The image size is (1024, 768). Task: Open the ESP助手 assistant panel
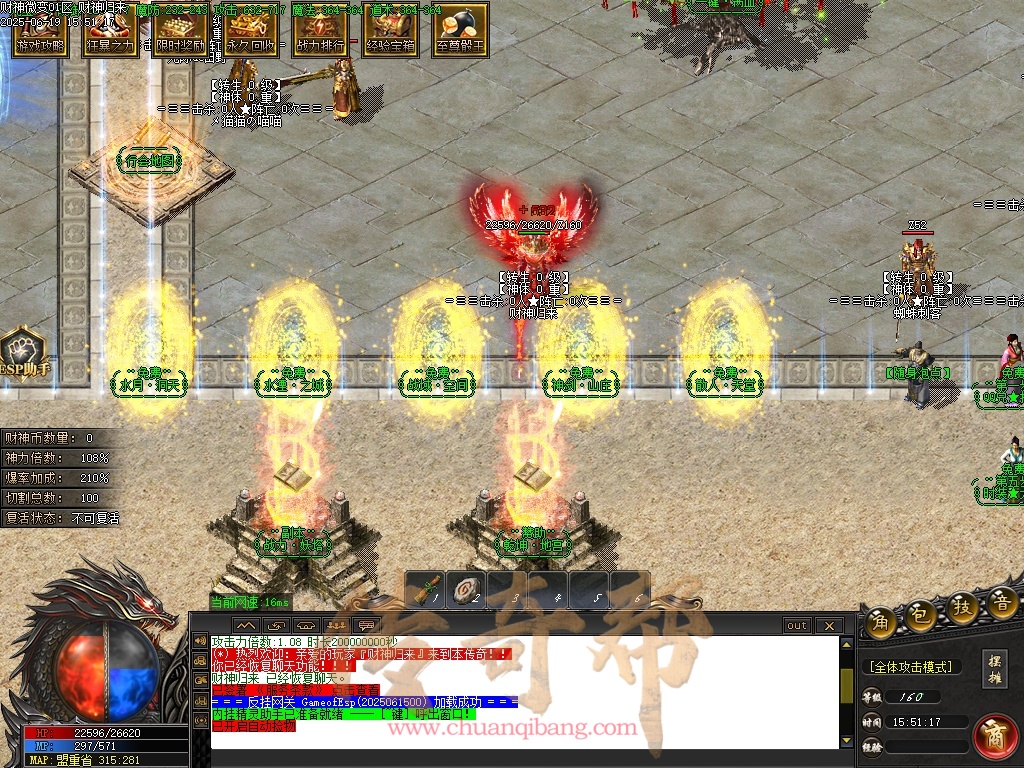tap(23, 353)
